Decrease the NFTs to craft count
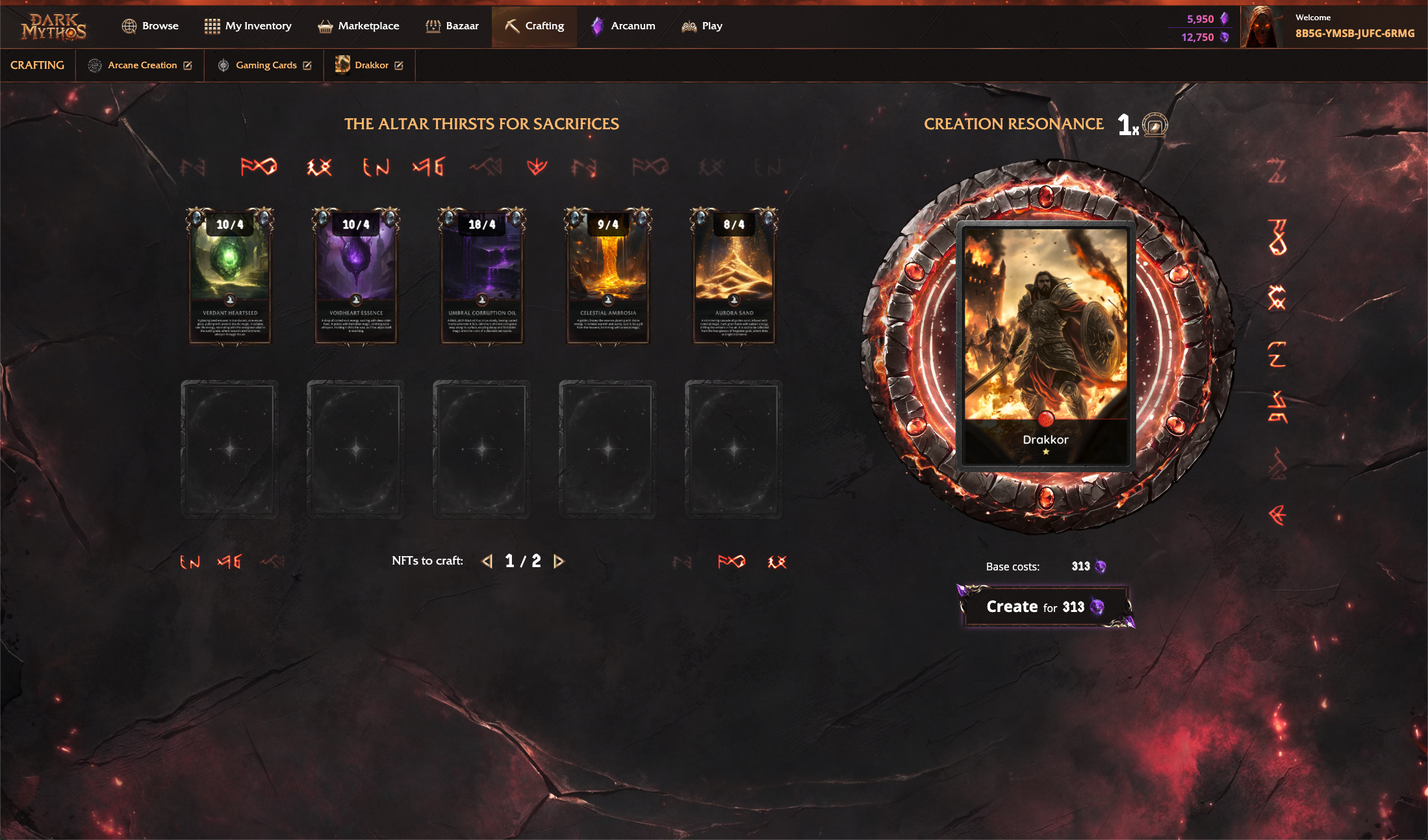Screen dimensions: 1428x840 click(x=487, y=561)
